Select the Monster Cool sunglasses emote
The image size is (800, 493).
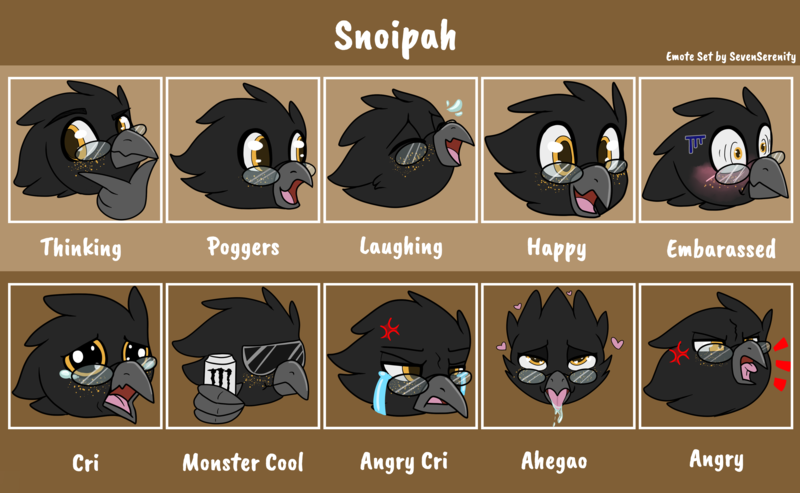coord(242,357)
